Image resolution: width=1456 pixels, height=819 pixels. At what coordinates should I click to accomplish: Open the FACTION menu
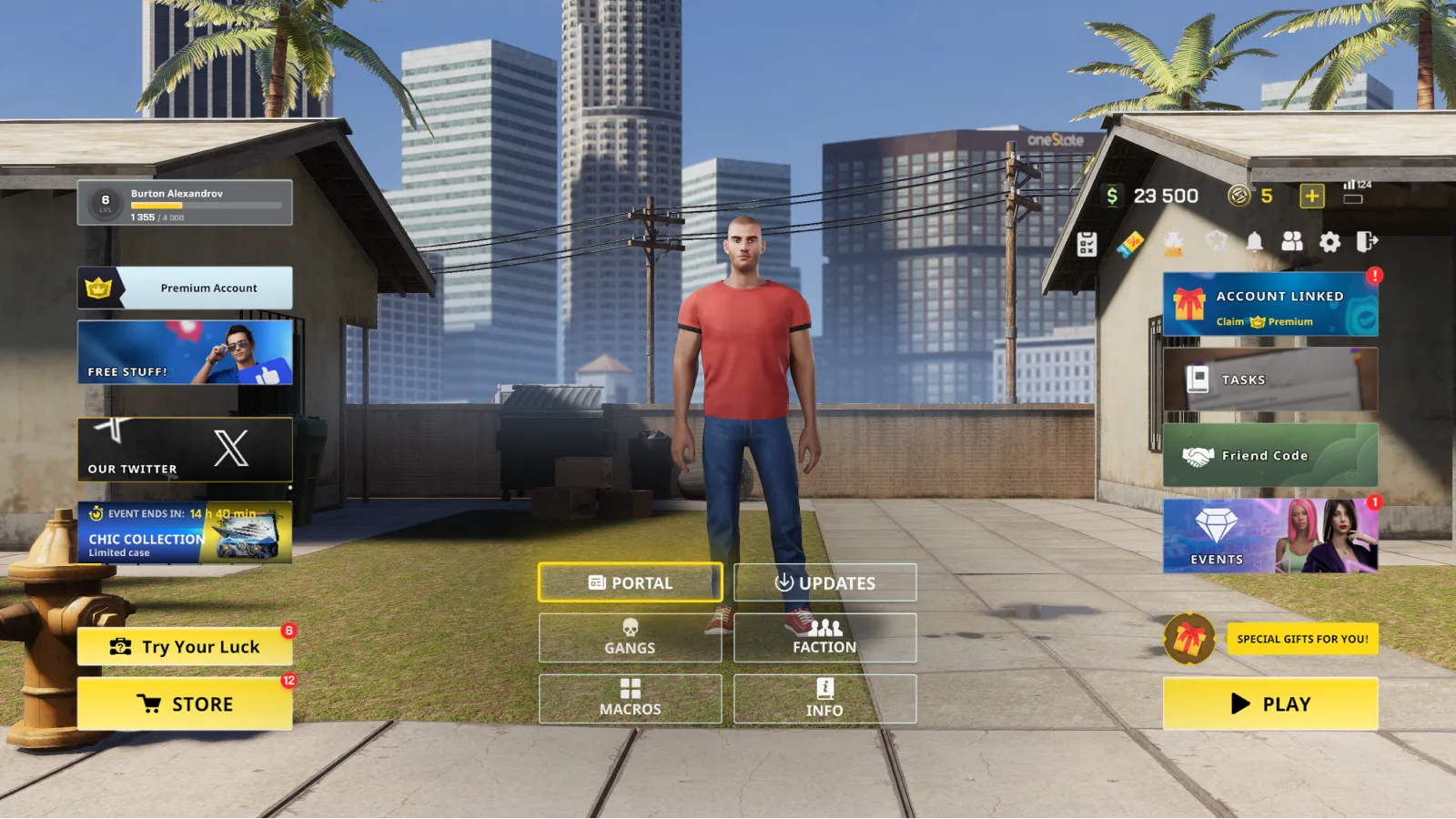pyautogui.click(x=824, y=637)
